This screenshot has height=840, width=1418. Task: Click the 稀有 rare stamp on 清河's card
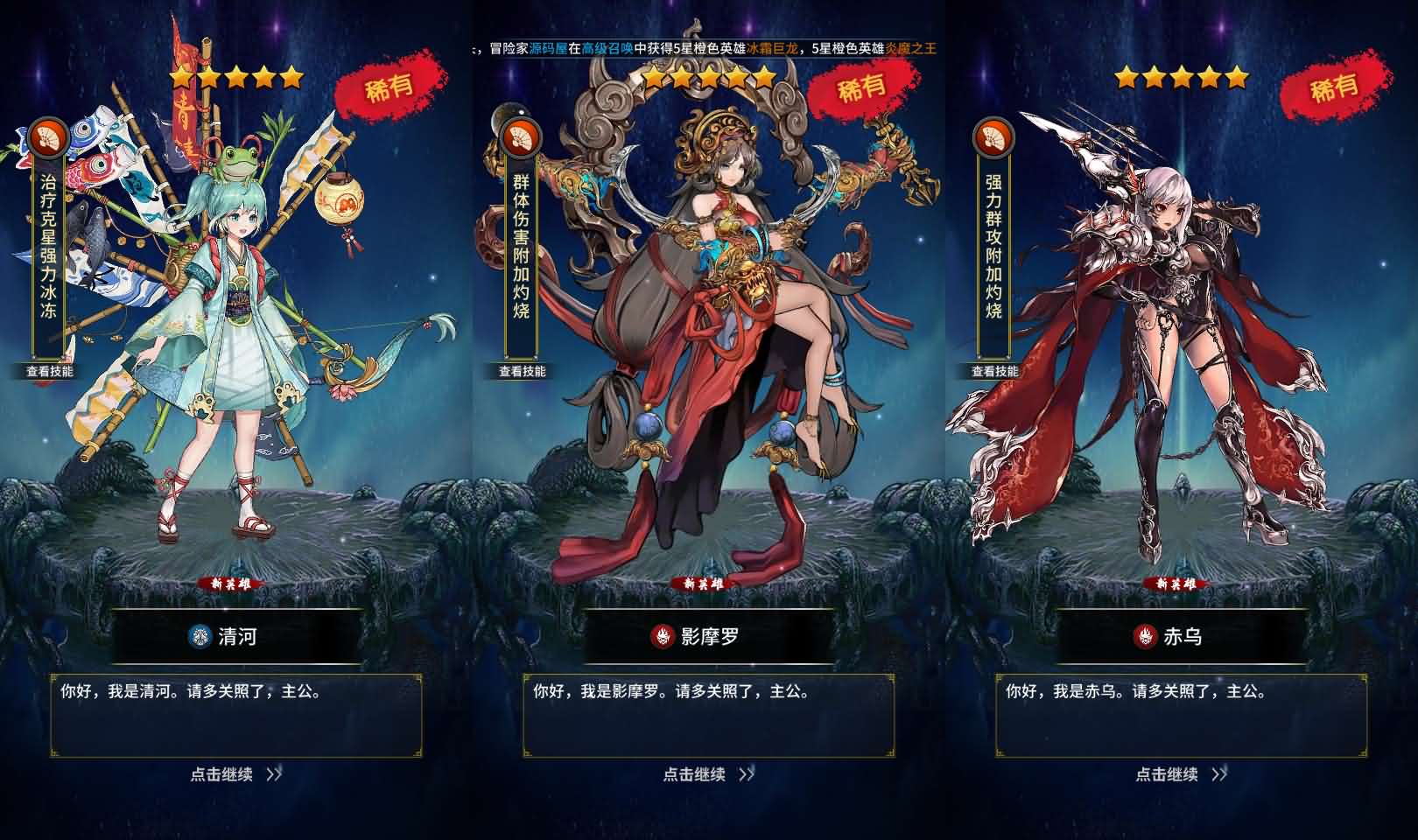point(389,85)
